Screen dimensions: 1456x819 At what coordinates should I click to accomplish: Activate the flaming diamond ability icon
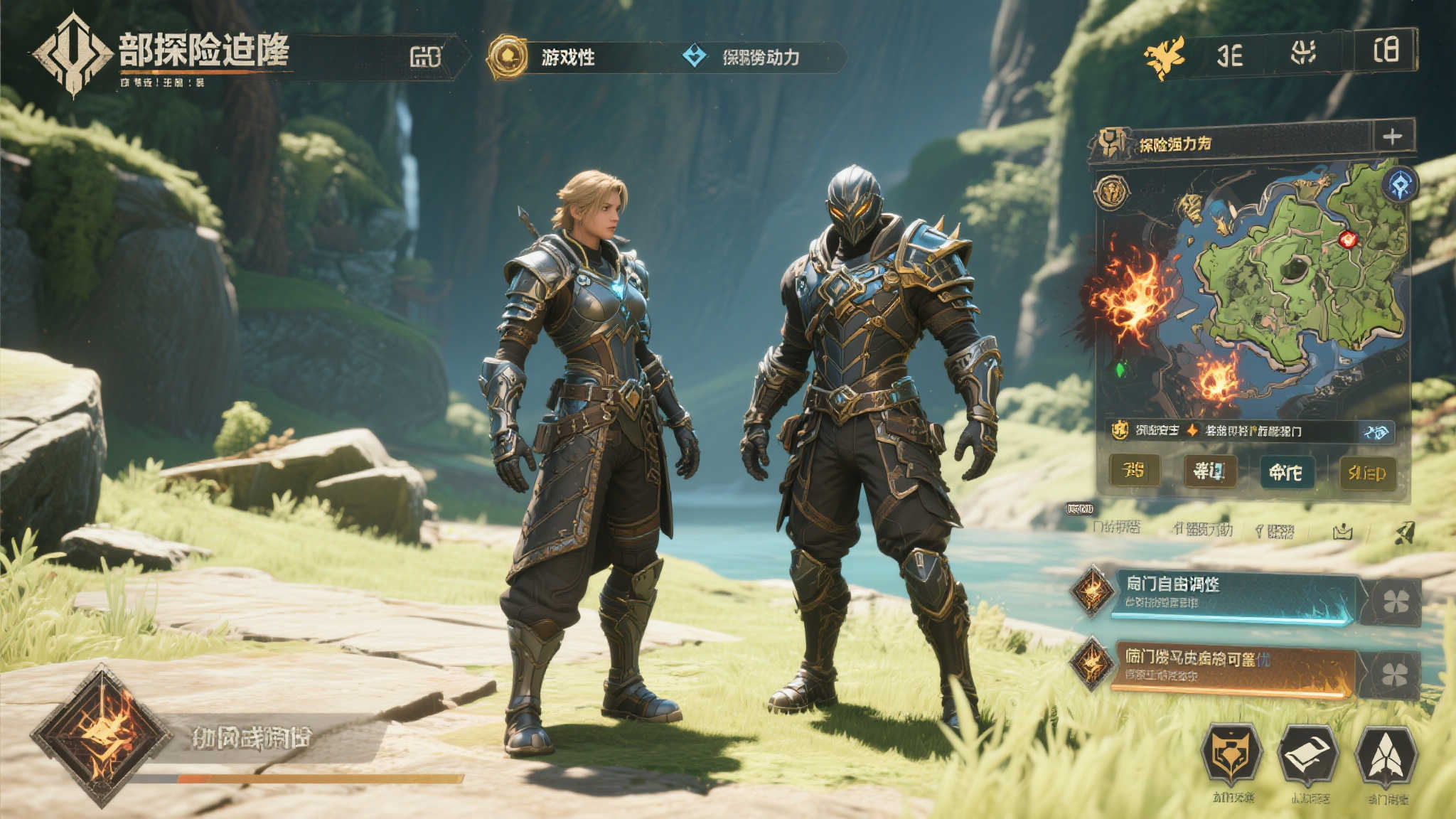(x=101, y=735)
